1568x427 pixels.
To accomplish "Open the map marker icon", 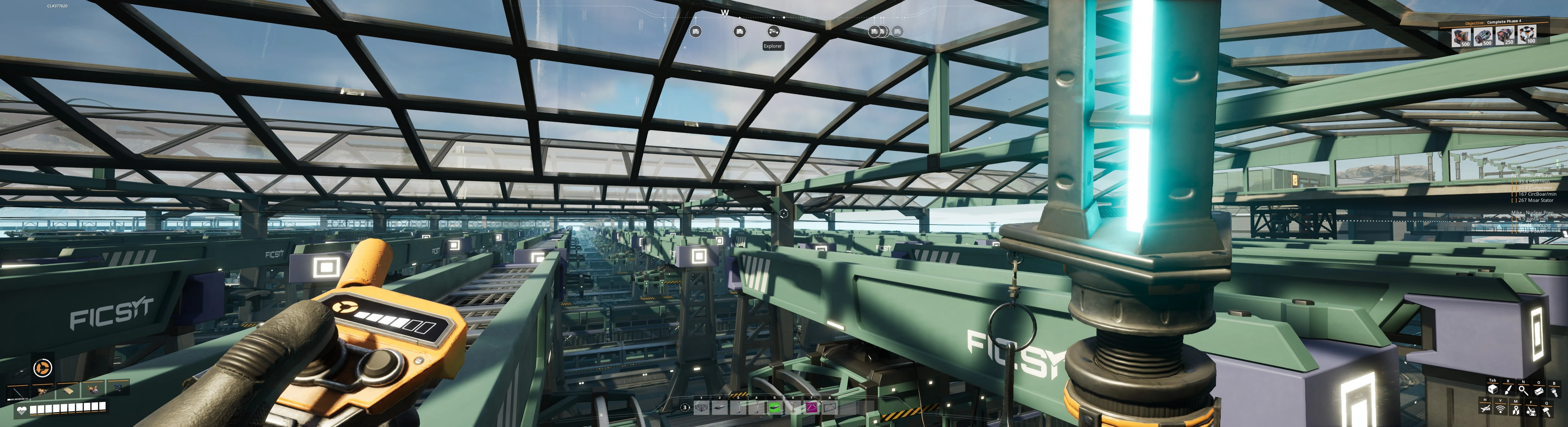I will coord(1516,410).
